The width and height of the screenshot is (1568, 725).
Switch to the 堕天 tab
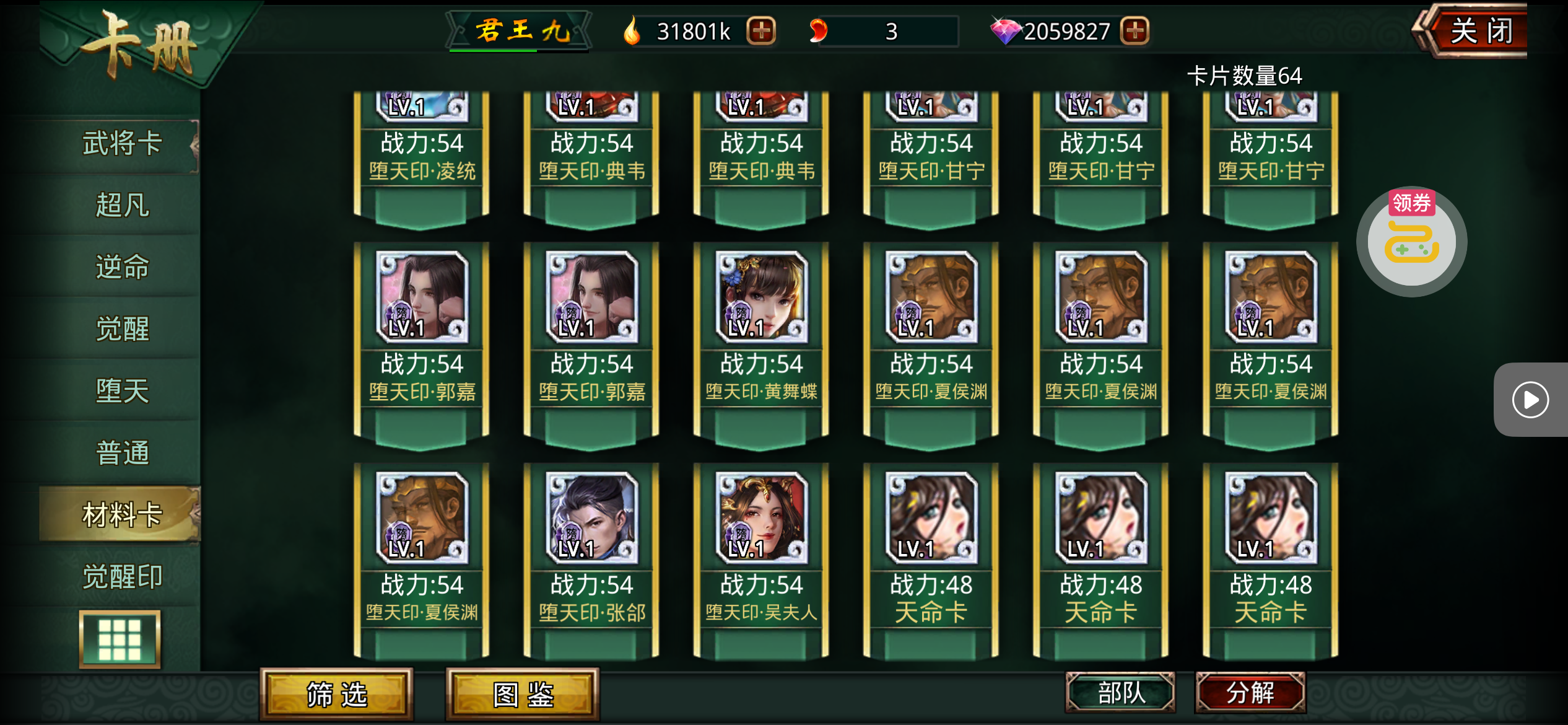pyautogui.click(x=122, y=391)
